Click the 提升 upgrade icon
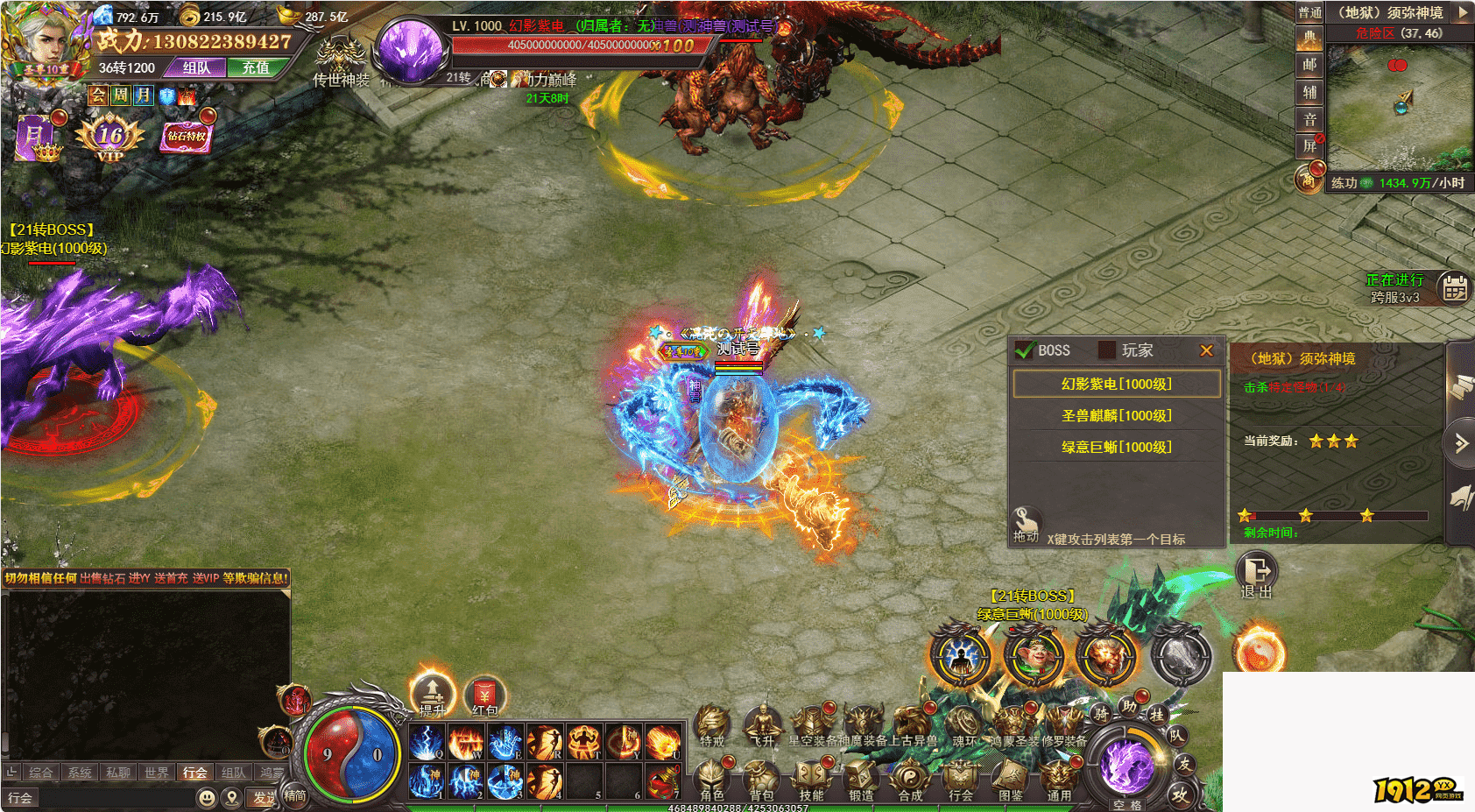The height and width of the screenshot is (812, 1475). click(432, 694)
